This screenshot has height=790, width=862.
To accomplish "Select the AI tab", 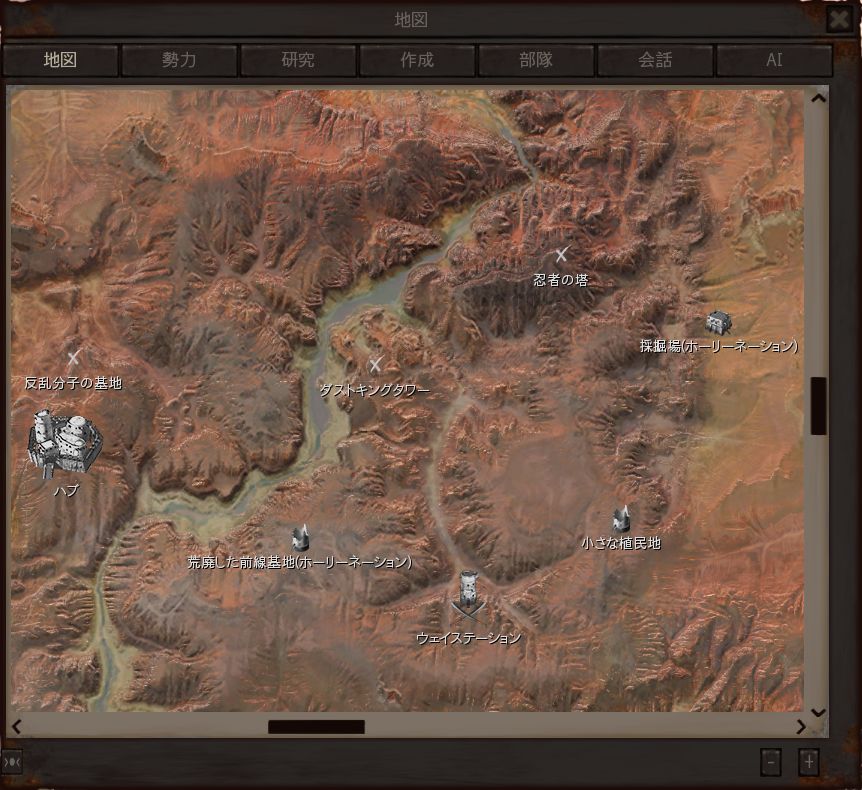I will [774, 60].
